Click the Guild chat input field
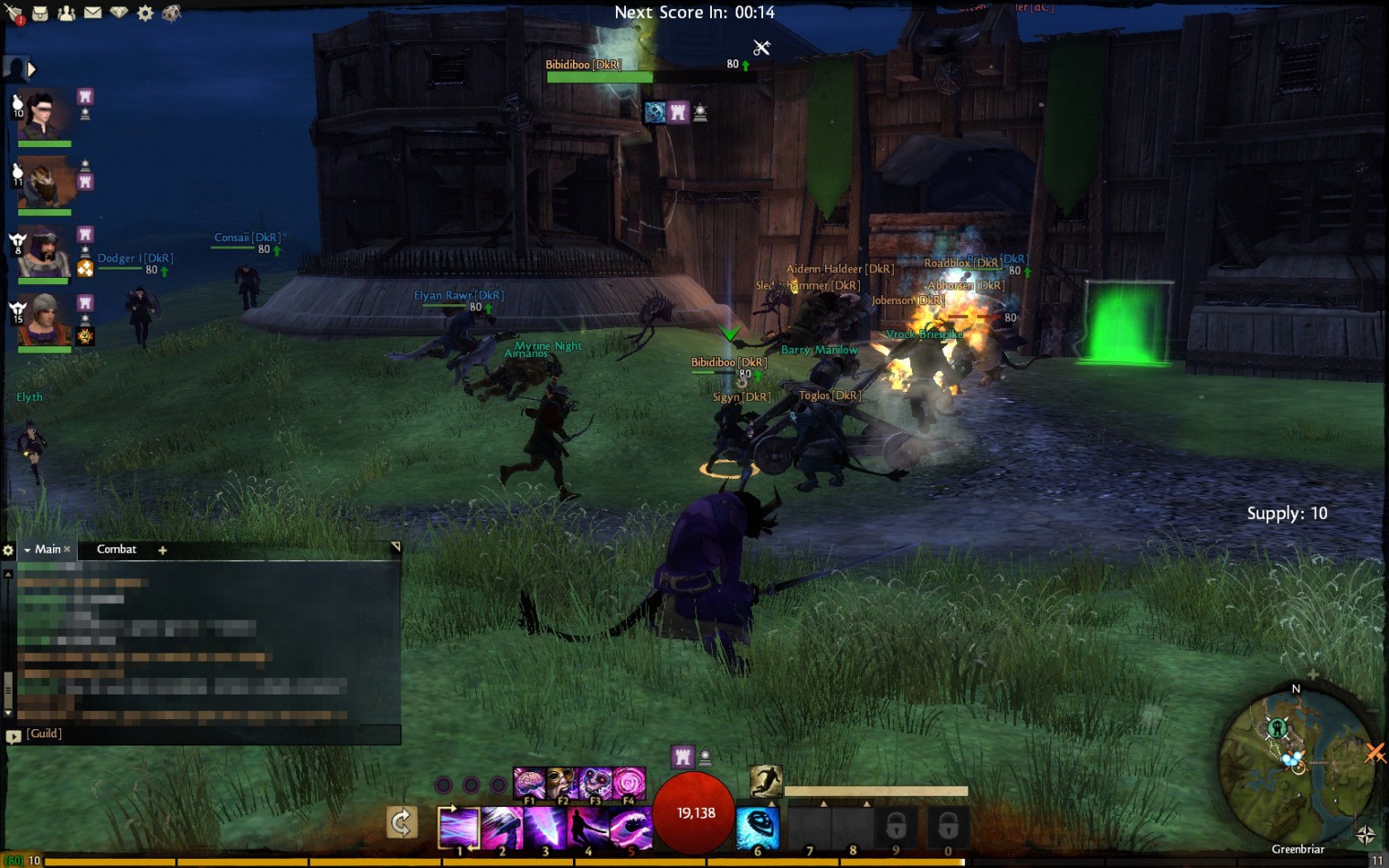1389x868 pixels. (210, 734)
